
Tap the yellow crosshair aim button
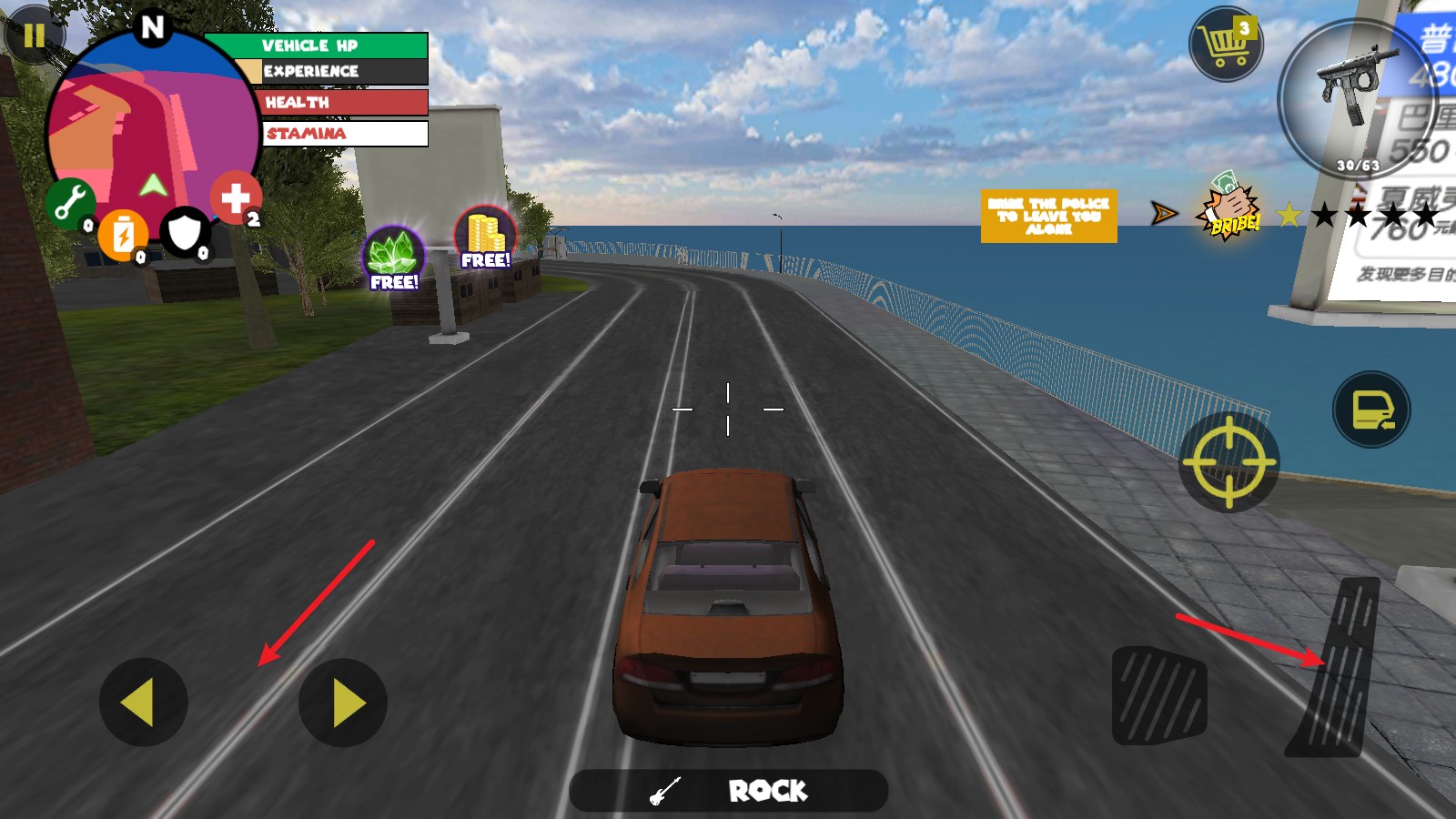pos(1228,462)
